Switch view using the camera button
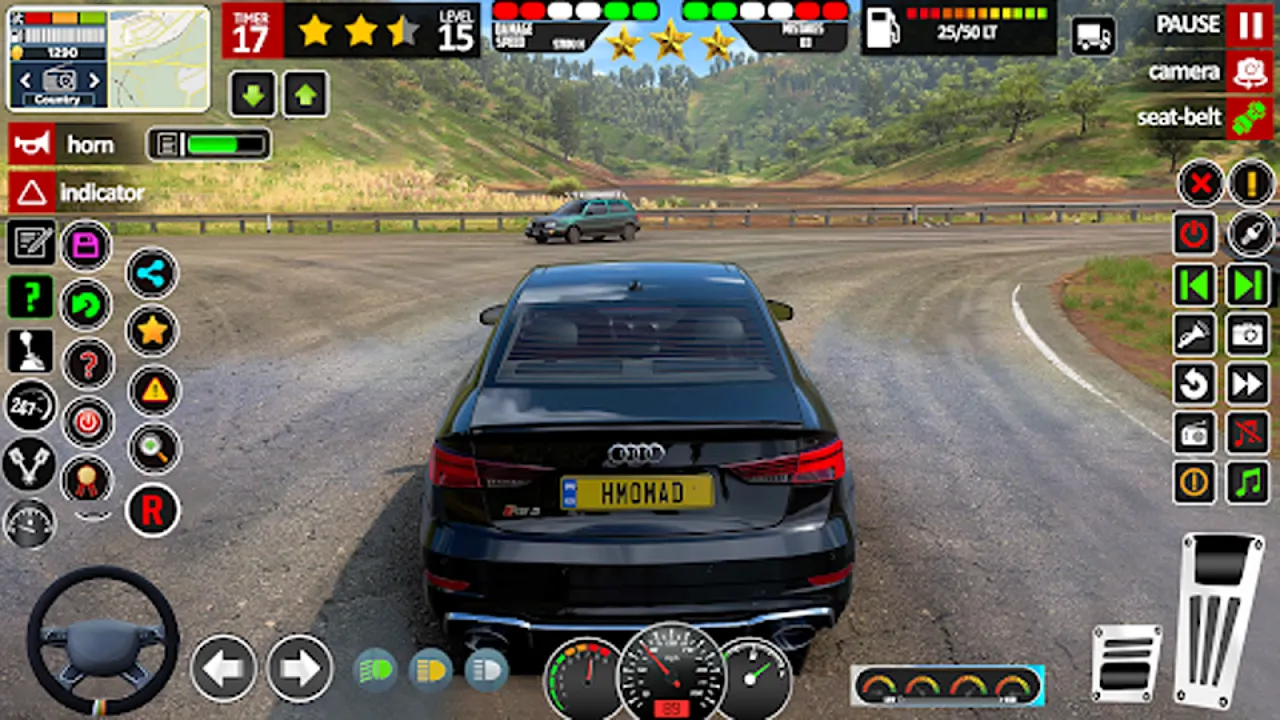 (x=1249, y=72)
